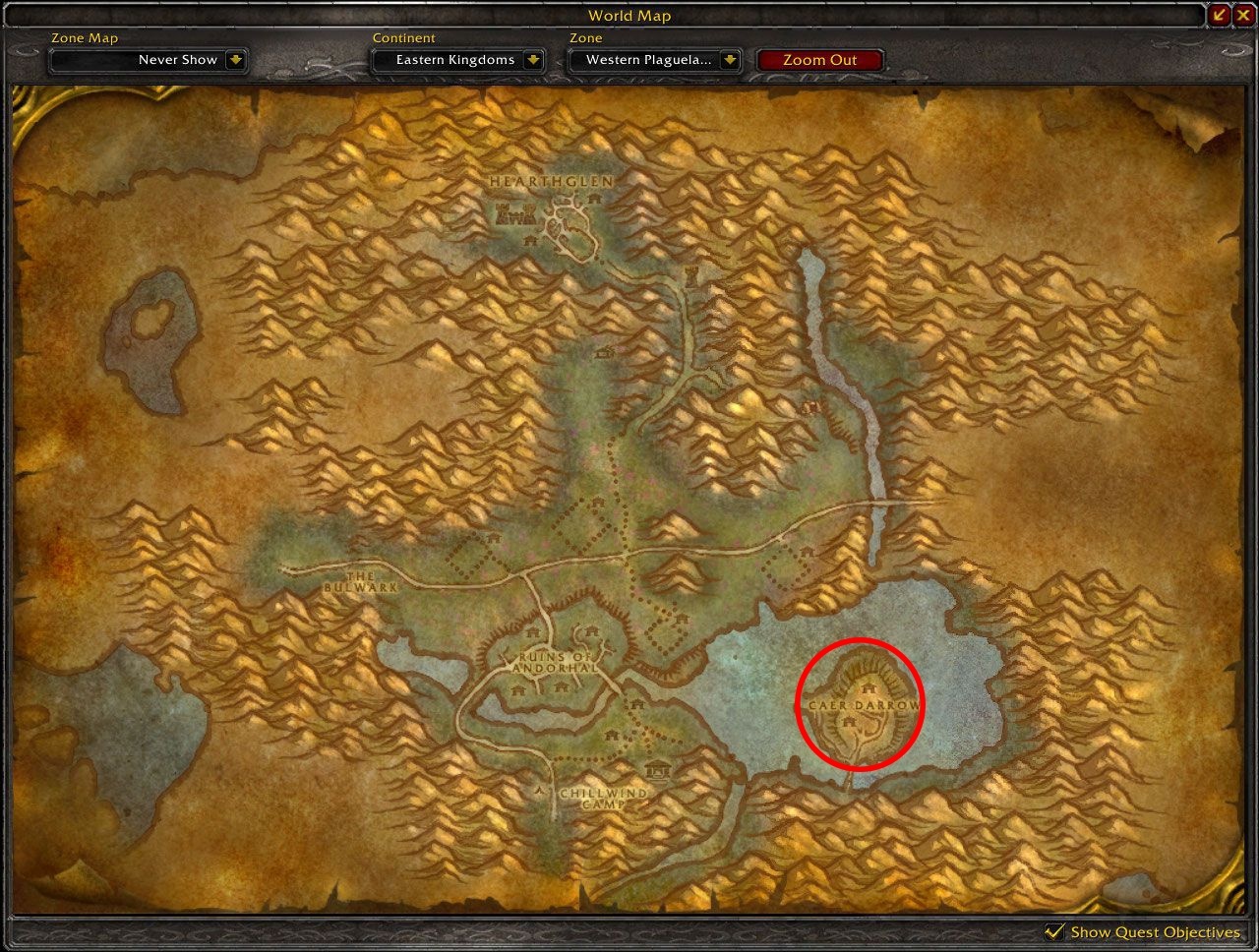Click the house icon south of Hearthglen keep
Image resolution: width=1259 pixels, height=952 pixels.
point(530,240)
